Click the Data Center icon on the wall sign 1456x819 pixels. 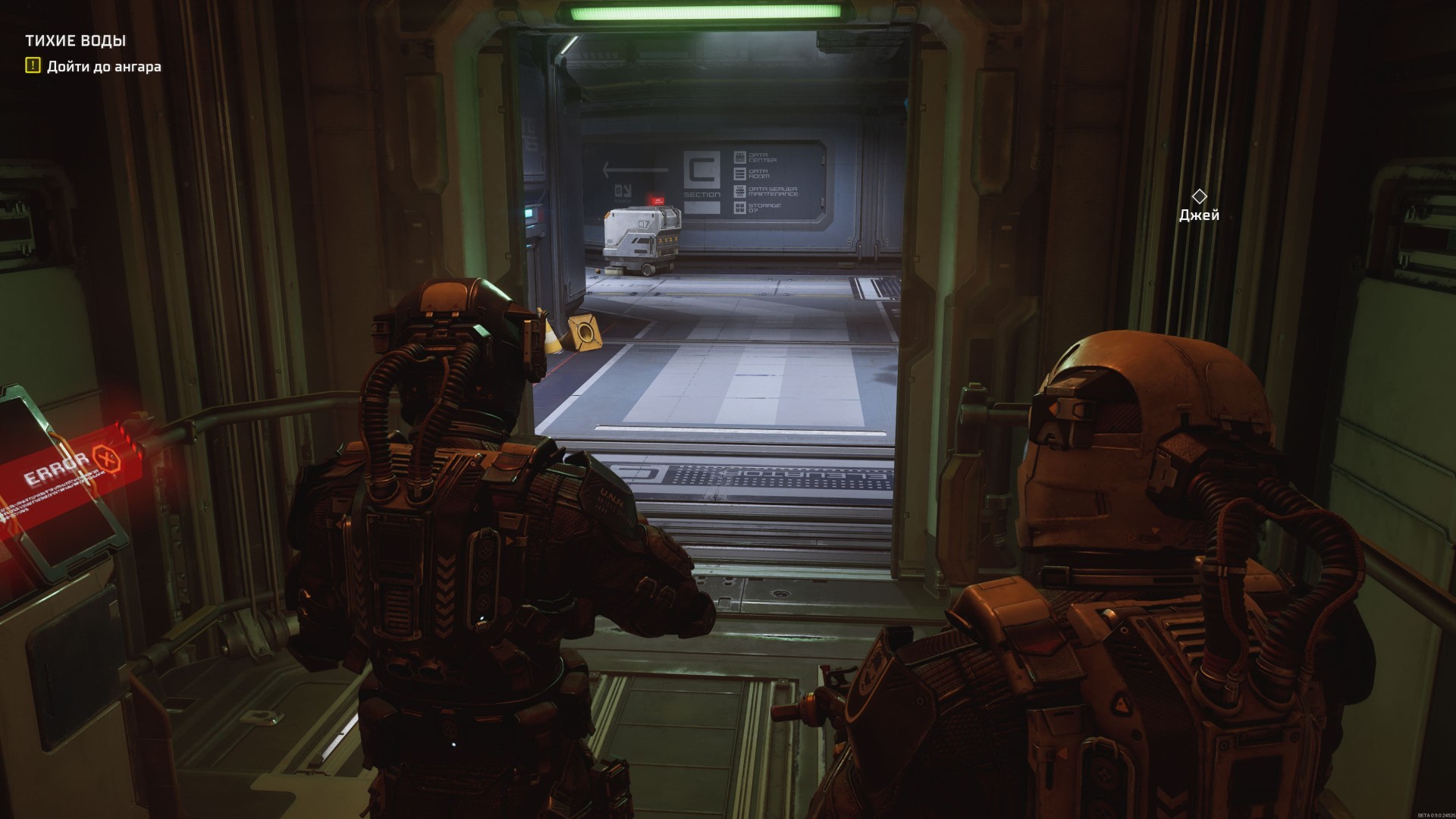pyautogui.click(x=740, y=157)
